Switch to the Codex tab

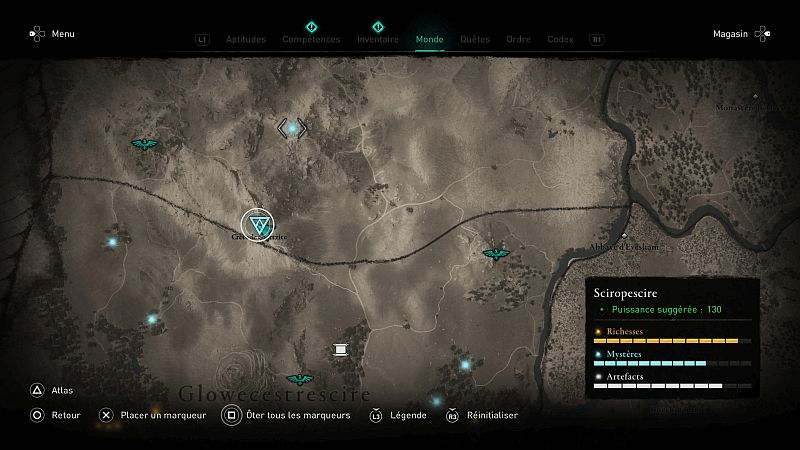click(560, 40)
